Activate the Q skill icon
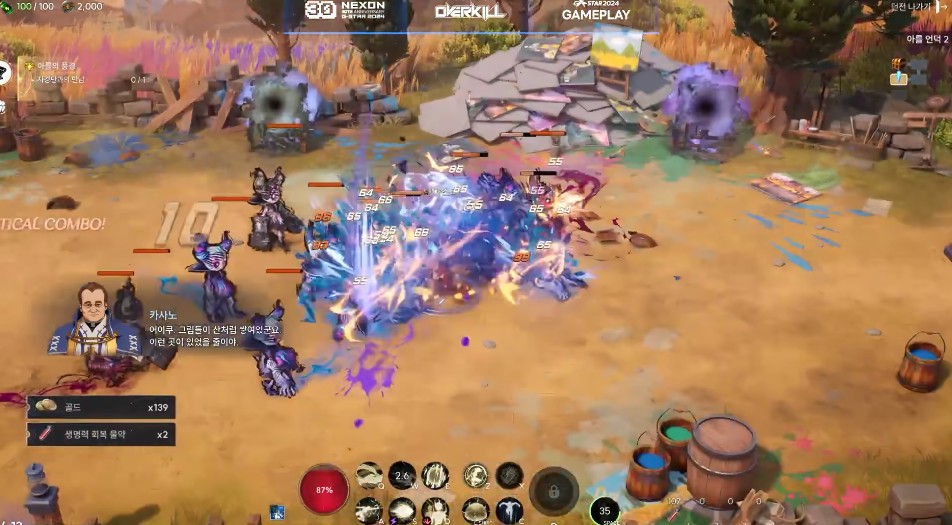 coord(369,475)
